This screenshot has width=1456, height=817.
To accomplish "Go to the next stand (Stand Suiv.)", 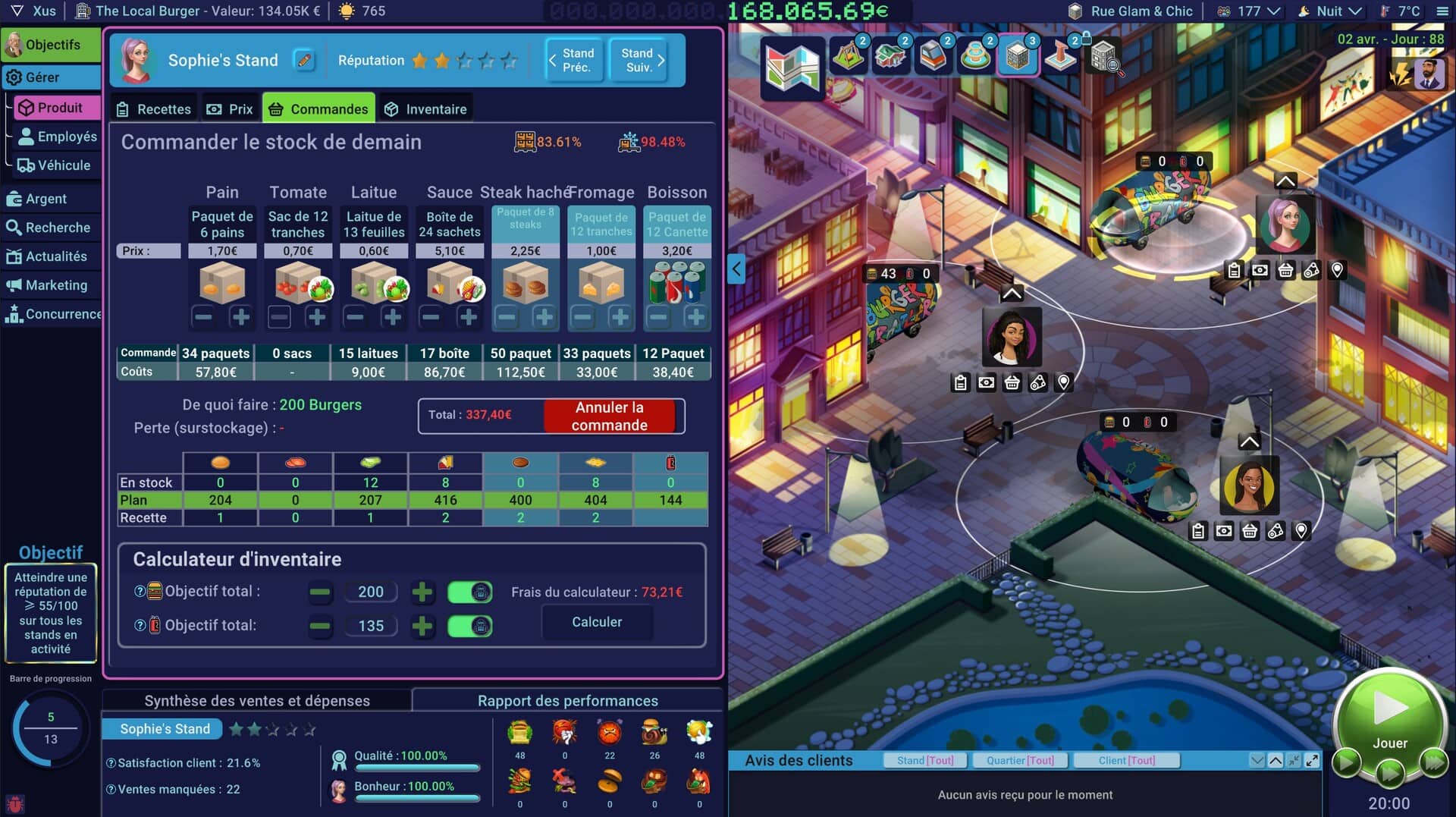I will (x=642, y=60).
